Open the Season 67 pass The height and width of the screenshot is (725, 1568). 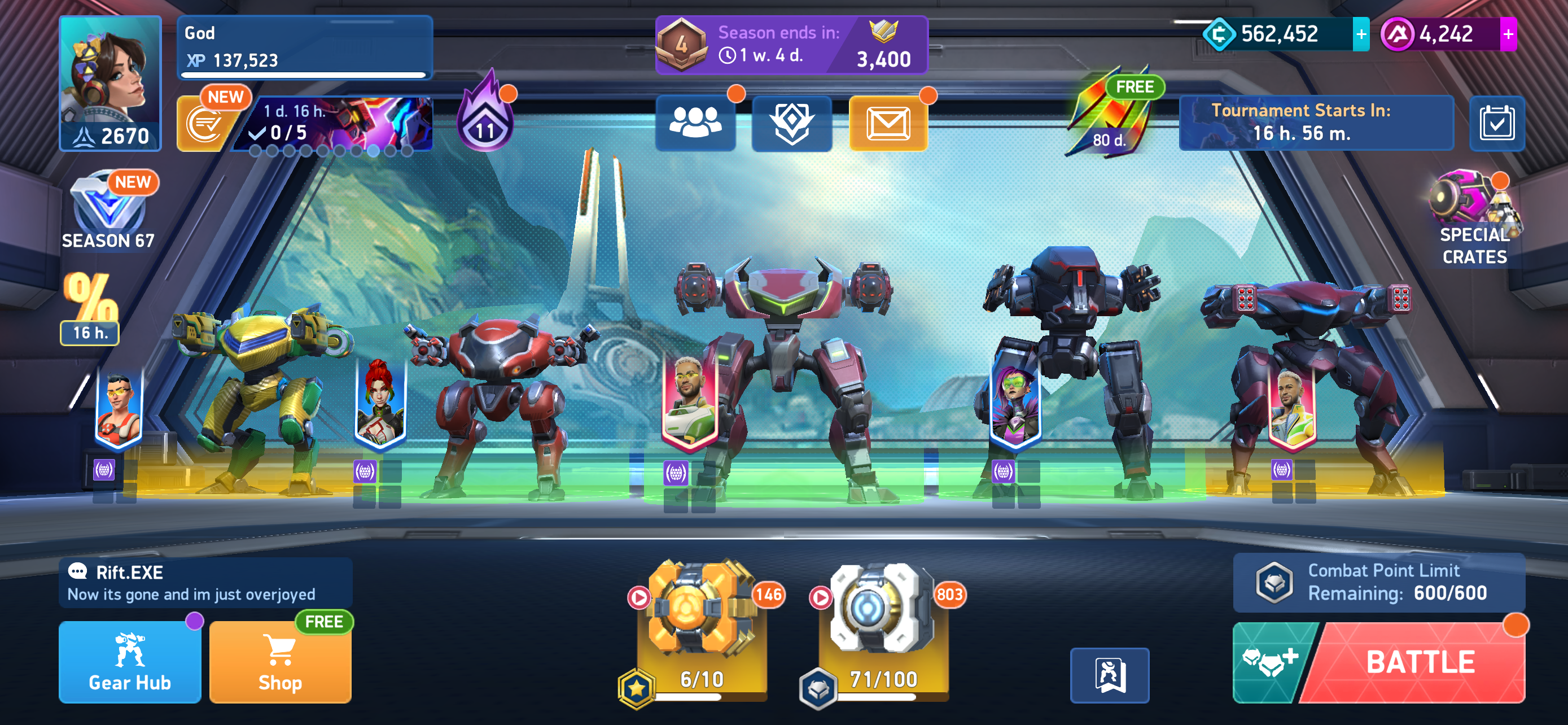pyautogui.click(x=108, y=211)
